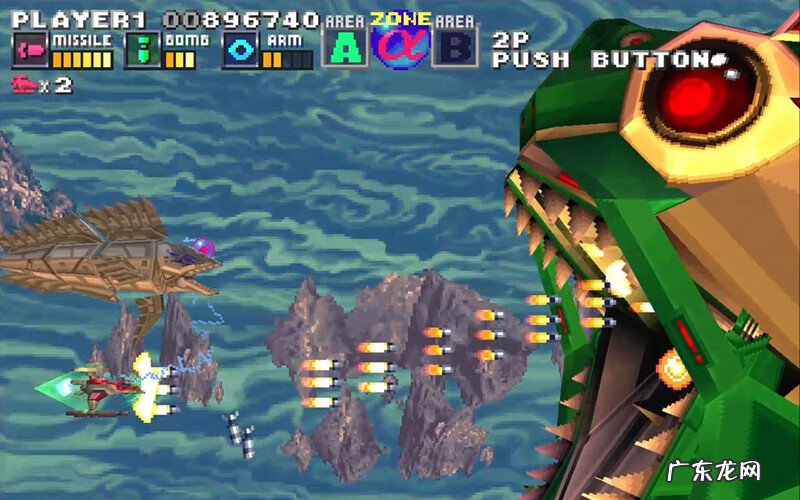Viewport: 800px width, 500px height.
Task: Select the Zone alpha emblem
Action: 400,42
